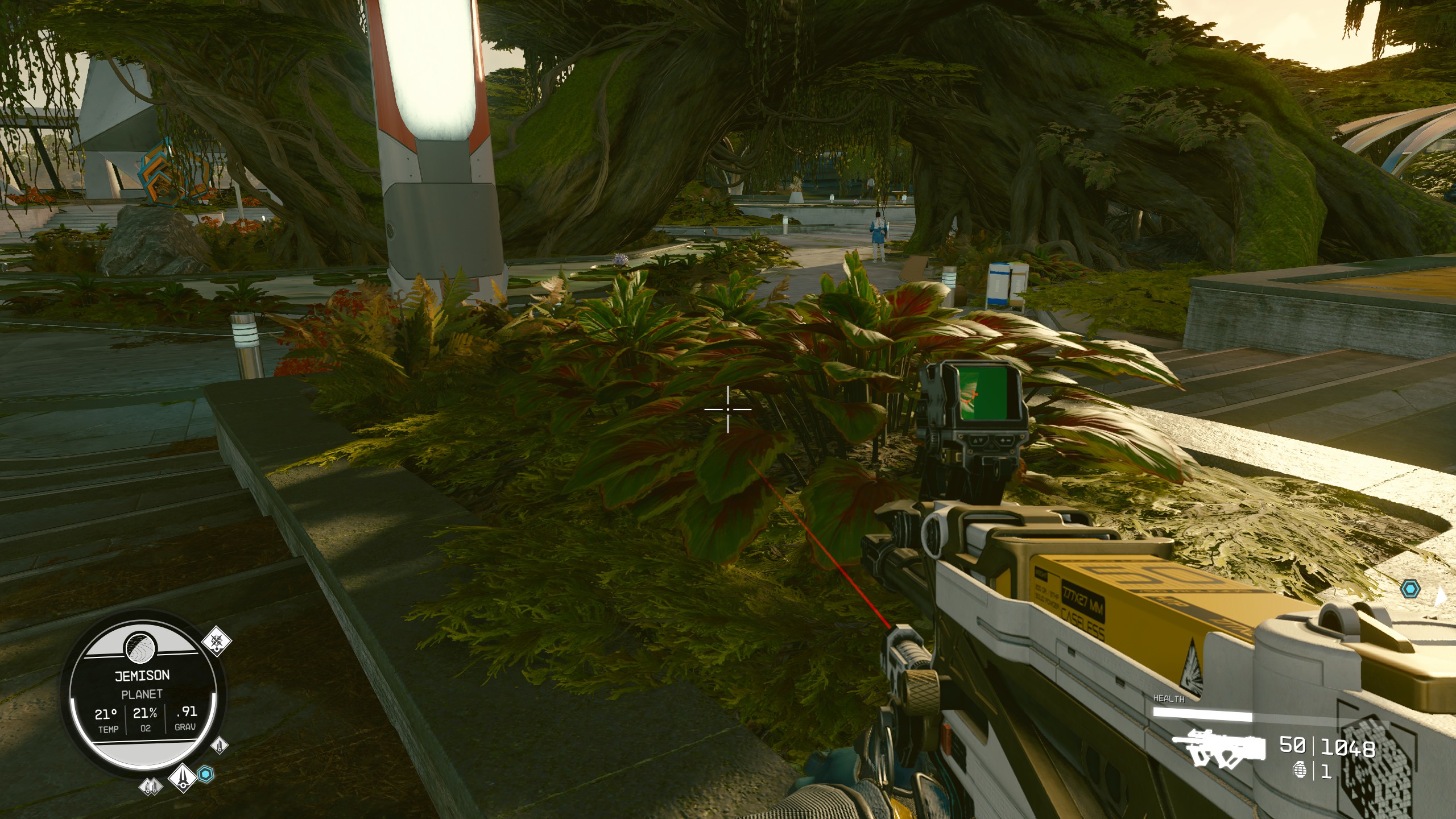Click the overlapping double-diamond location marker
The image size is (1456, 819).
point(150,787)
